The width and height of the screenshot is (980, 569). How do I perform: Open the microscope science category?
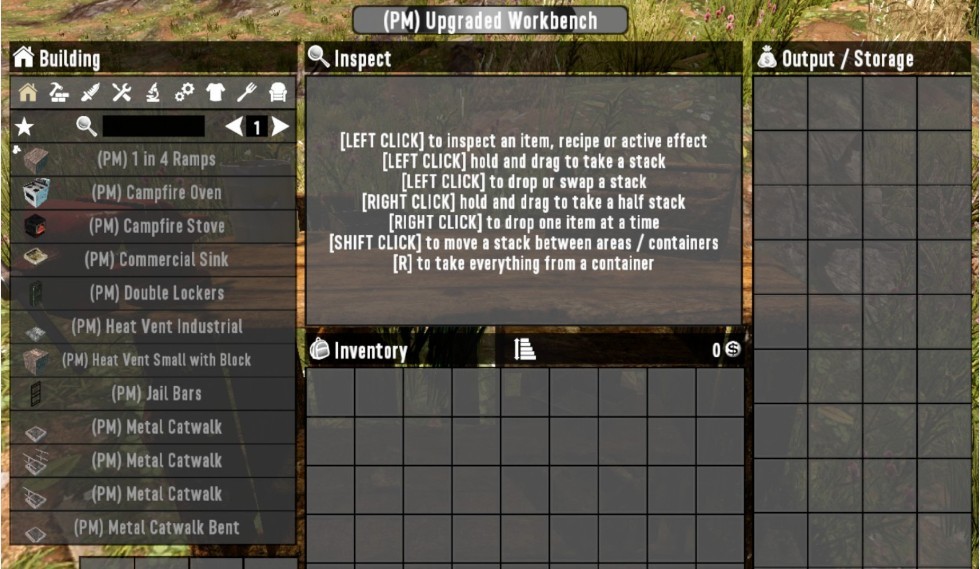click(x=152, y=93)
